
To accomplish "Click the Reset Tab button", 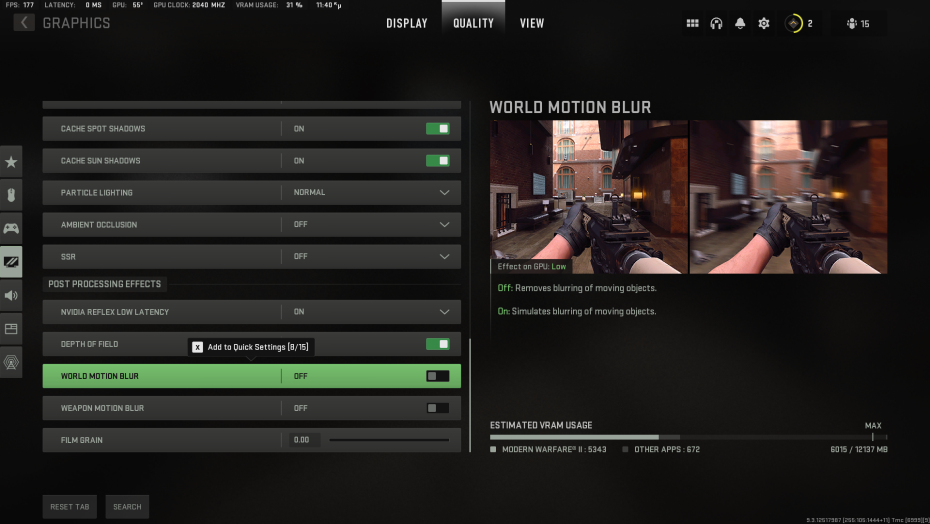I will pyautogui.click(x=70, y=507).
